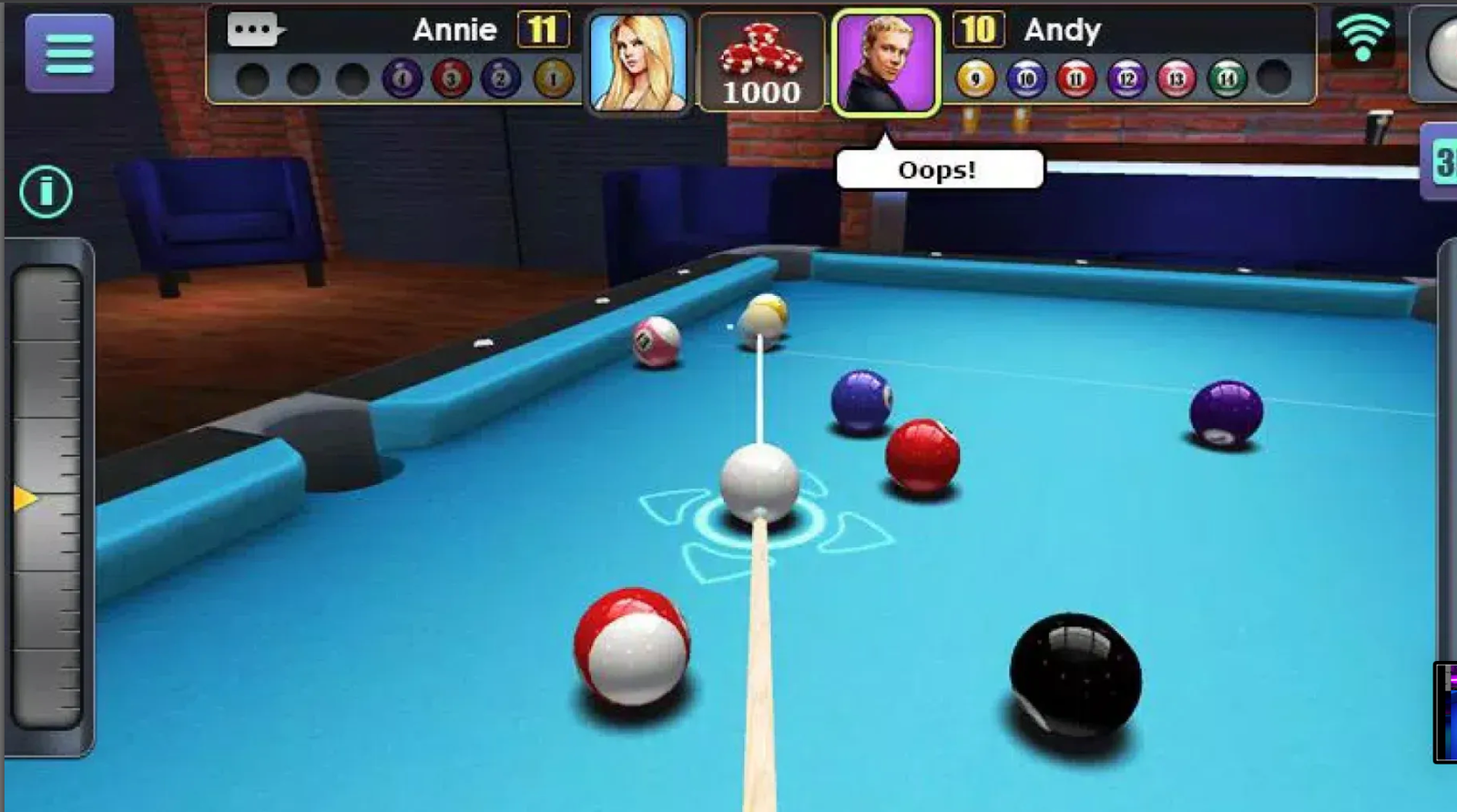Image resolution: width=1457 pixels, height=812 pixels.
Task: Select player name Andy
Action: (x=1065, y=30)
